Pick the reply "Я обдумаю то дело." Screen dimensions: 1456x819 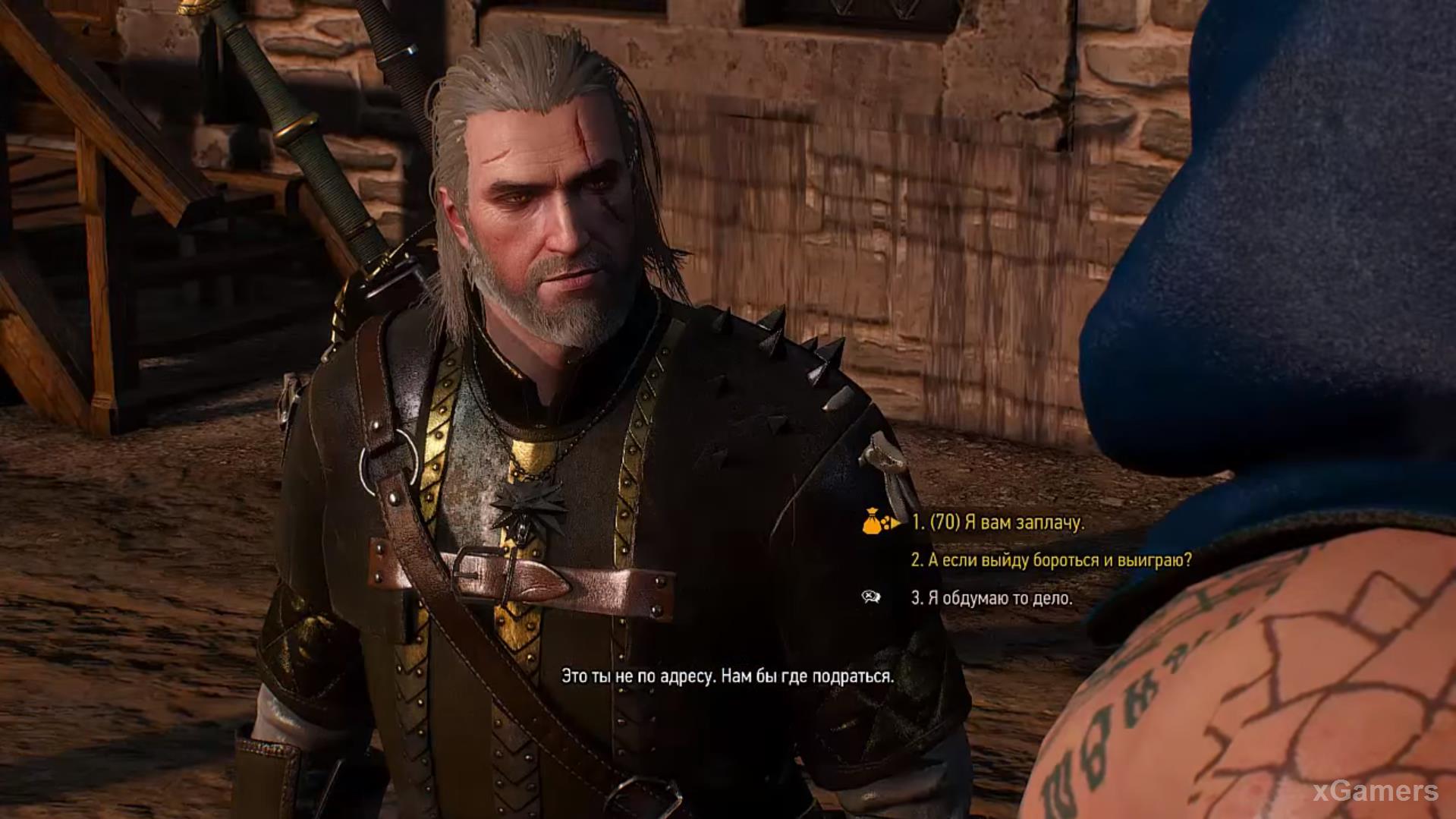(992, 598)
